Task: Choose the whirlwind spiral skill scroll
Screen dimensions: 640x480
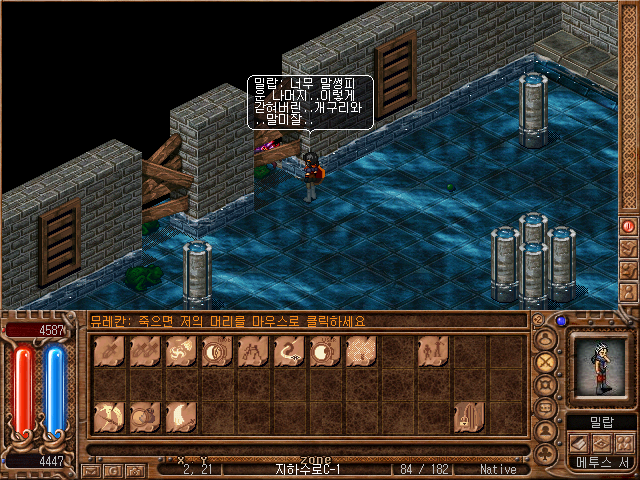Action: click(x=181, y=351)
